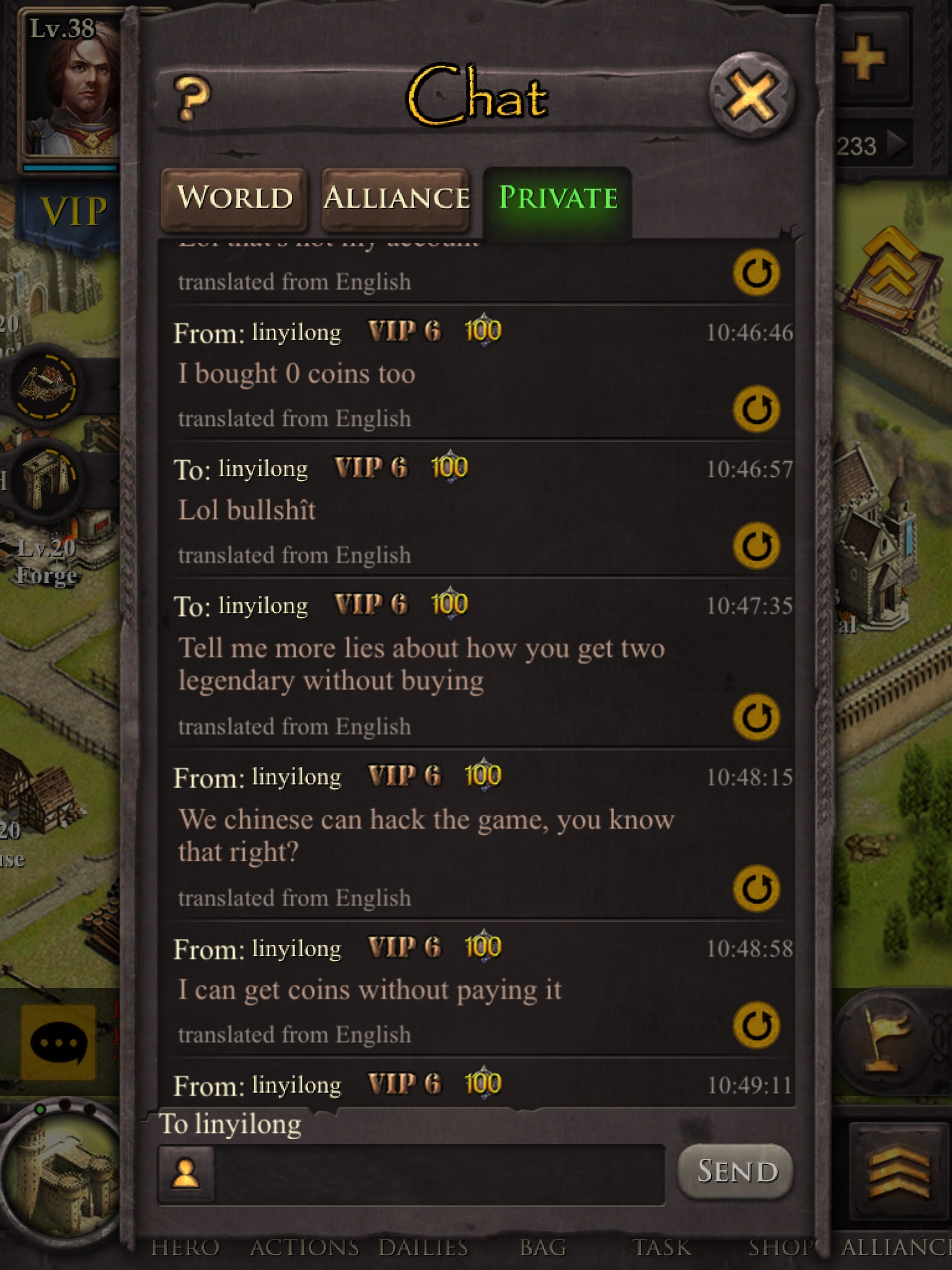
Task: Open the Alliance menu in bottom bar
Action: (x=896, y=1246)
